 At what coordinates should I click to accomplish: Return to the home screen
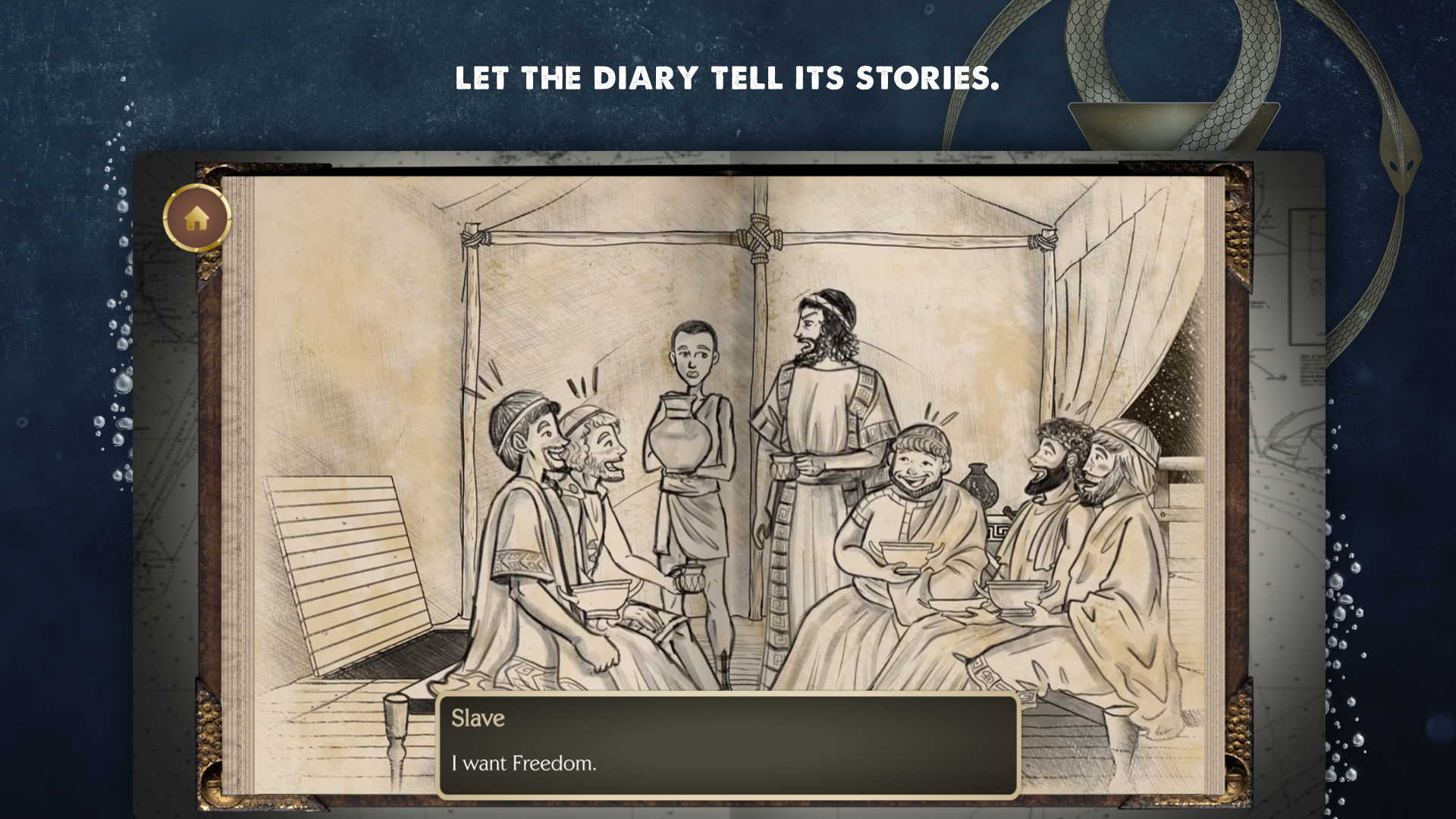[x=197, y=218]
